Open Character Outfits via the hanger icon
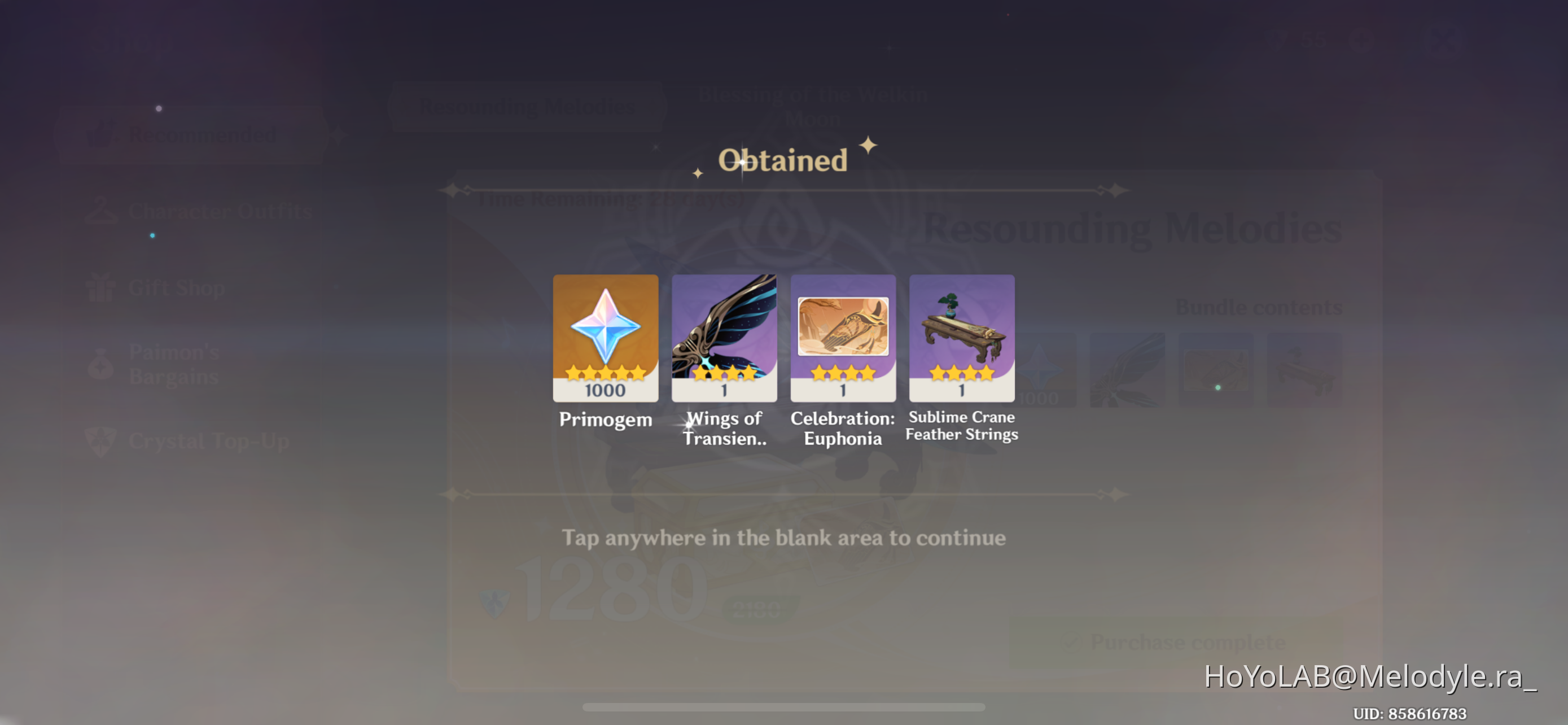1568x725 pixels. pyautogui.click(x=103, y=210)
